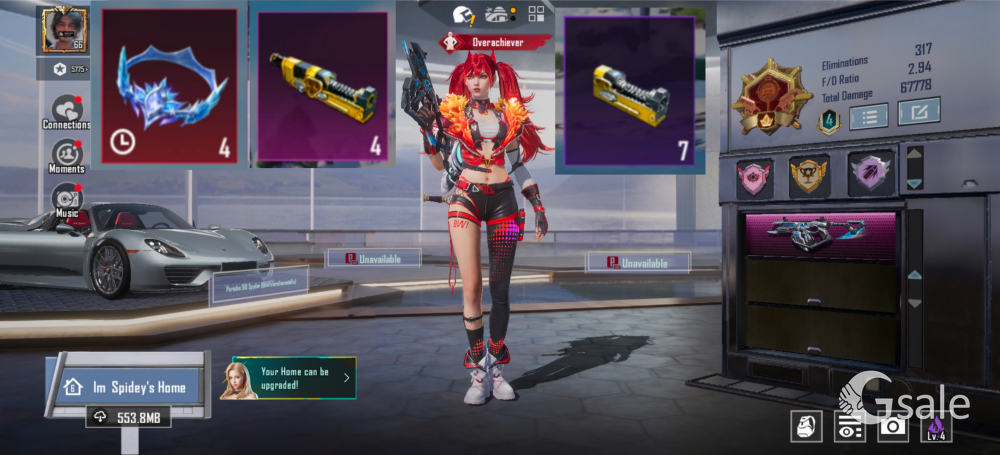
Task: Open the Connections menu
Action: [x=66, y=111]
